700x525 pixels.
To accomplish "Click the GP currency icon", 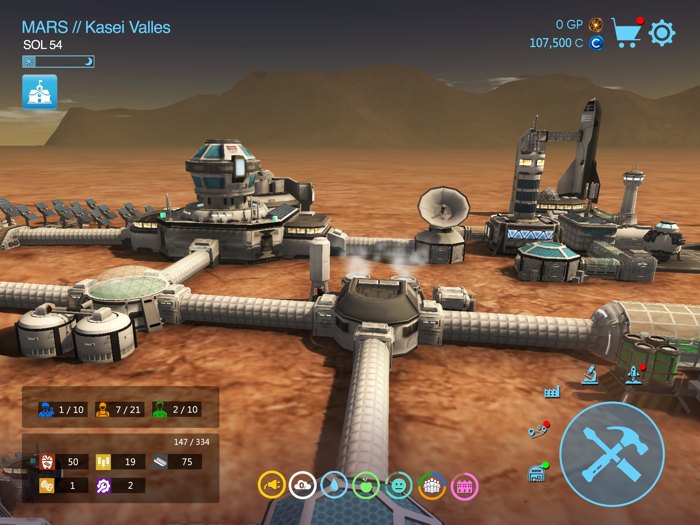I will pyautogui.click(x=596, y=24).
